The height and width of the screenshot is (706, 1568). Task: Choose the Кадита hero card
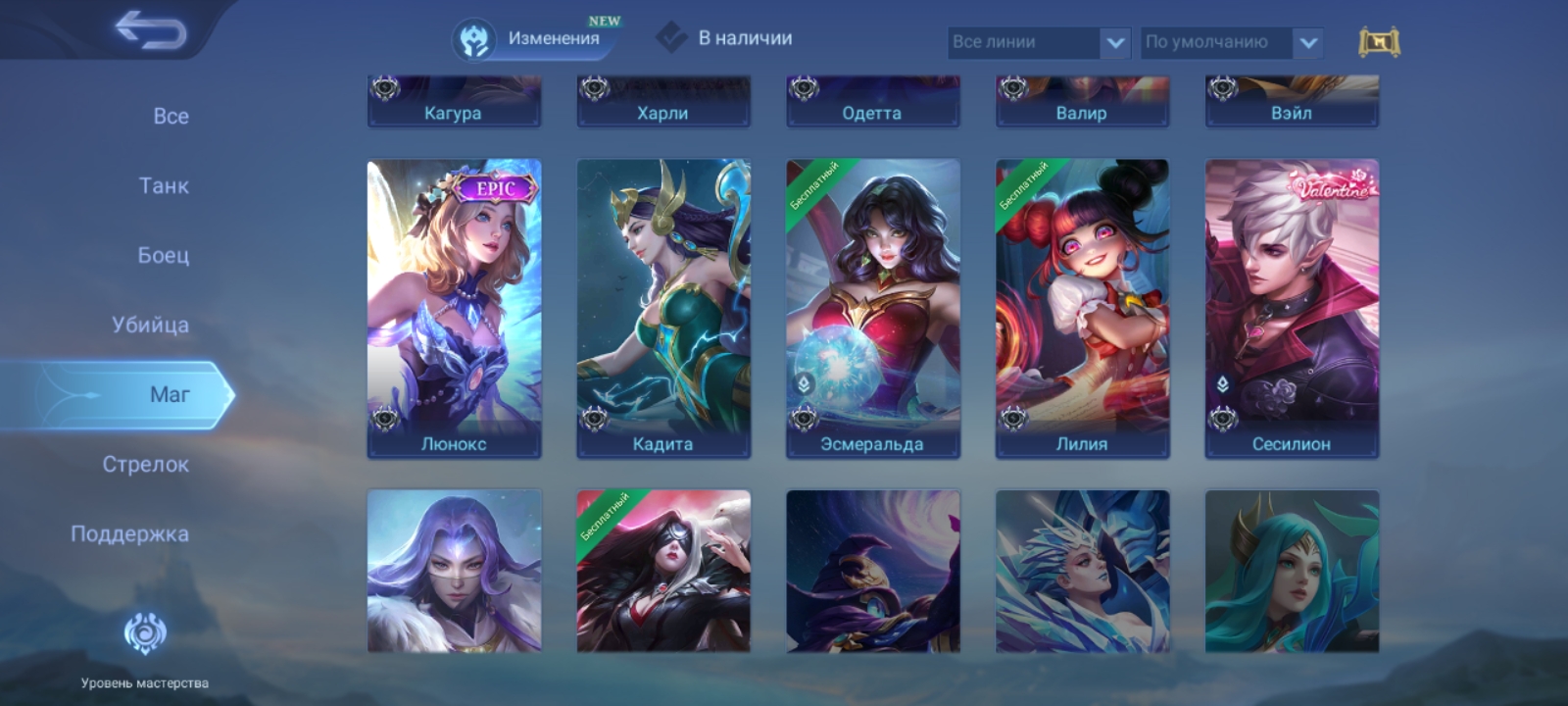[x=663, y=308]
